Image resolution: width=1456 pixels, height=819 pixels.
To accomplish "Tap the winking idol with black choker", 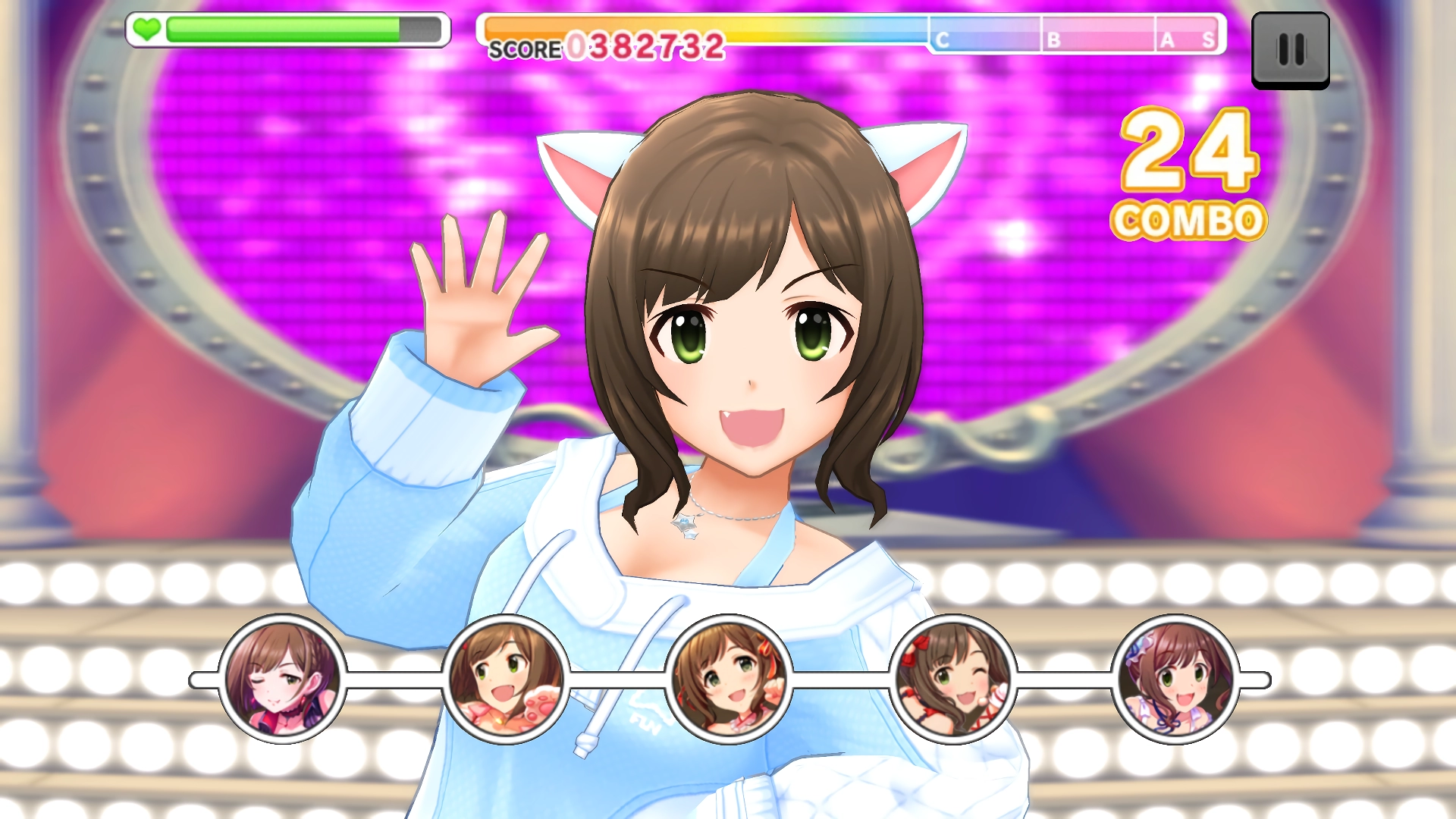I will [282, 679].
